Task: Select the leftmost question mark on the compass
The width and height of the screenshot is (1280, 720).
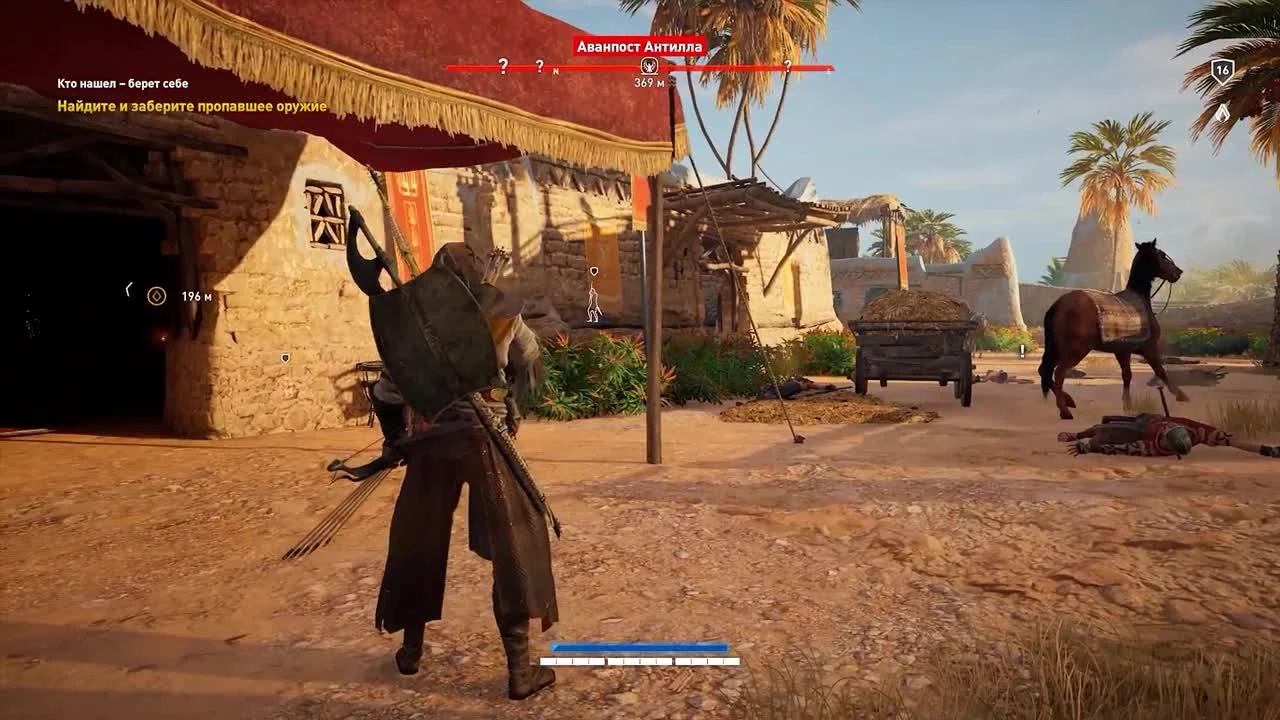Action: click(x=502, y=66)
